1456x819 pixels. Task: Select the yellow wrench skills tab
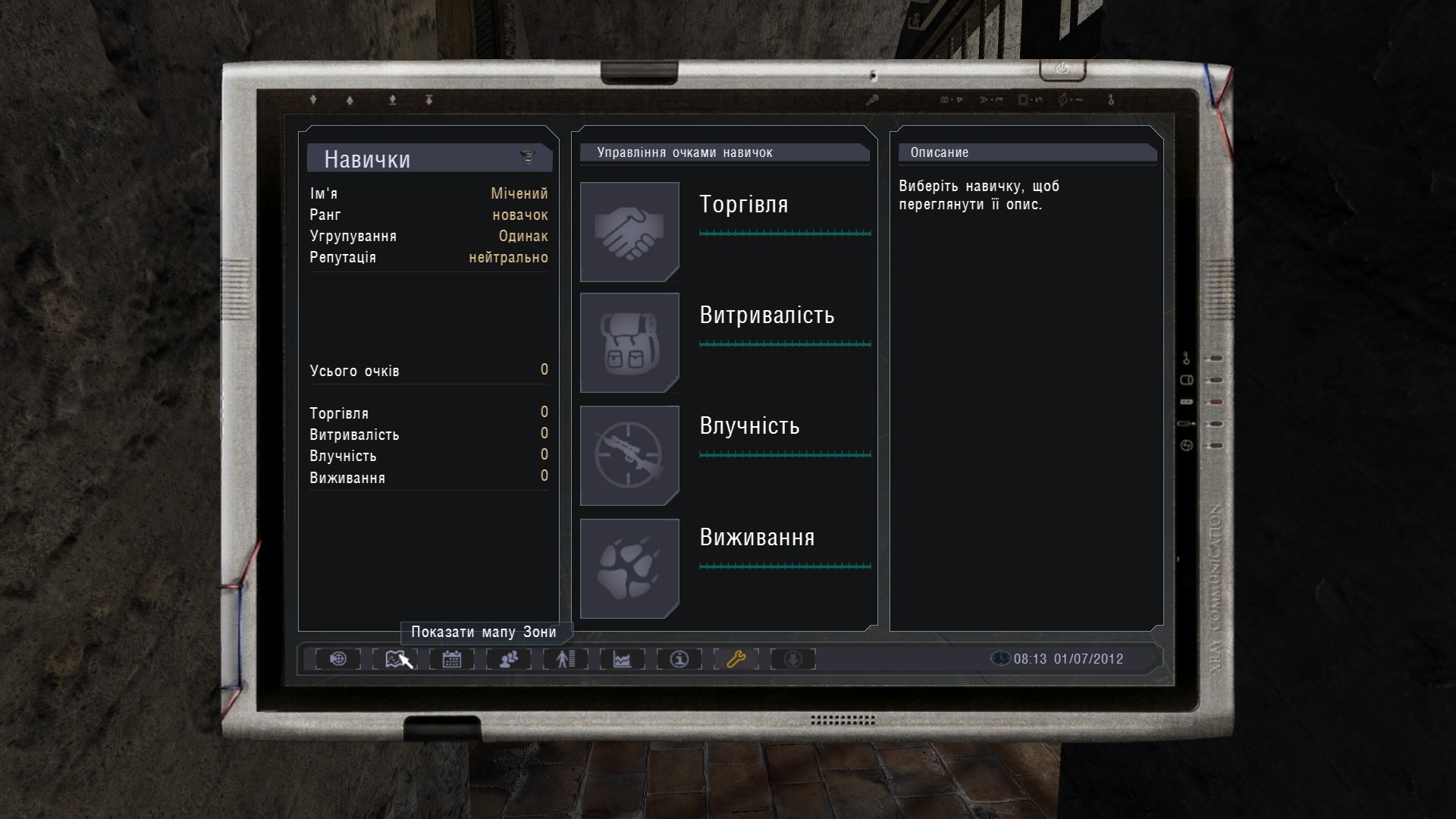(736, 659)
